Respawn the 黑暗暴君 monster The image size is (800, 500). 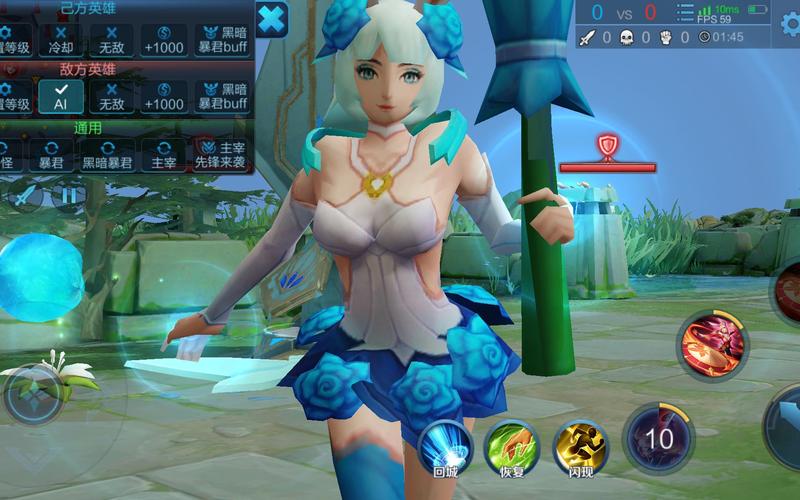pyautogui.click(x=106, y=154)
